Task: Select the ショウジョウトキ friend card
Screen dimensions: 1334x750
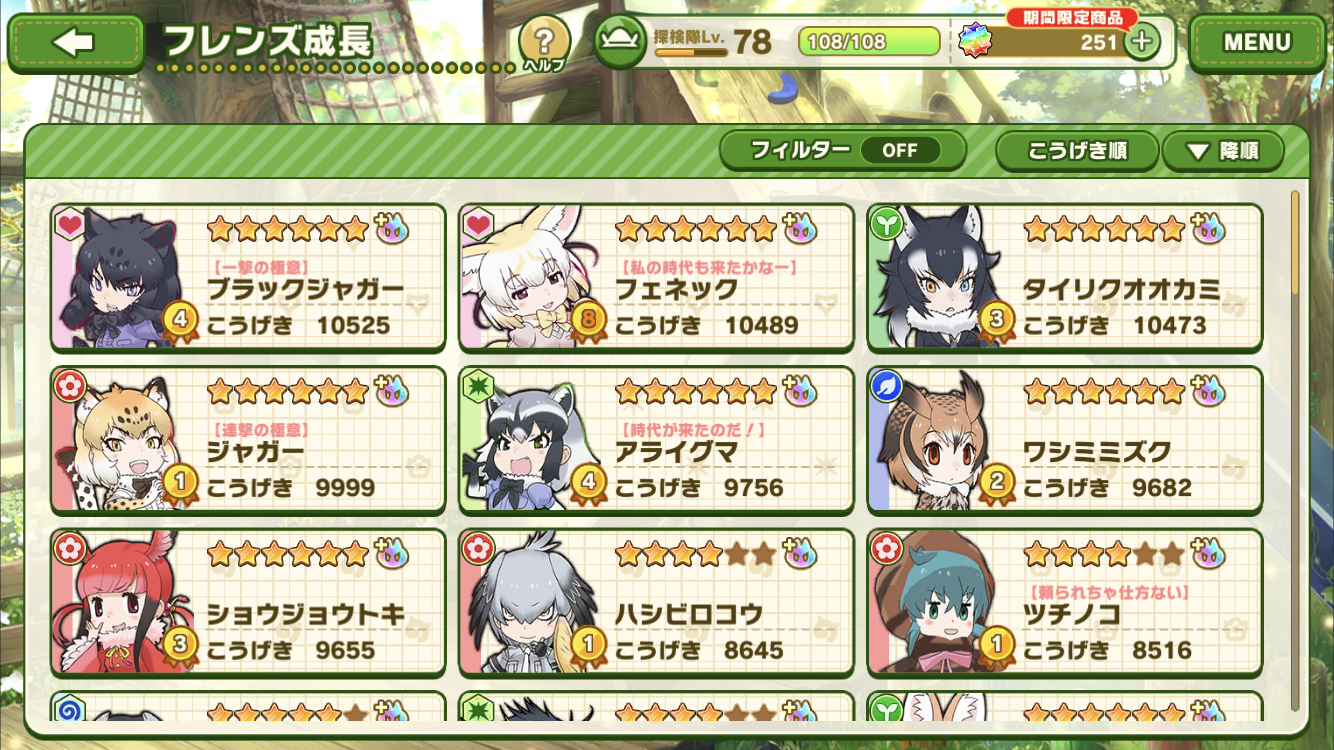Action: (x=248, y=602)
